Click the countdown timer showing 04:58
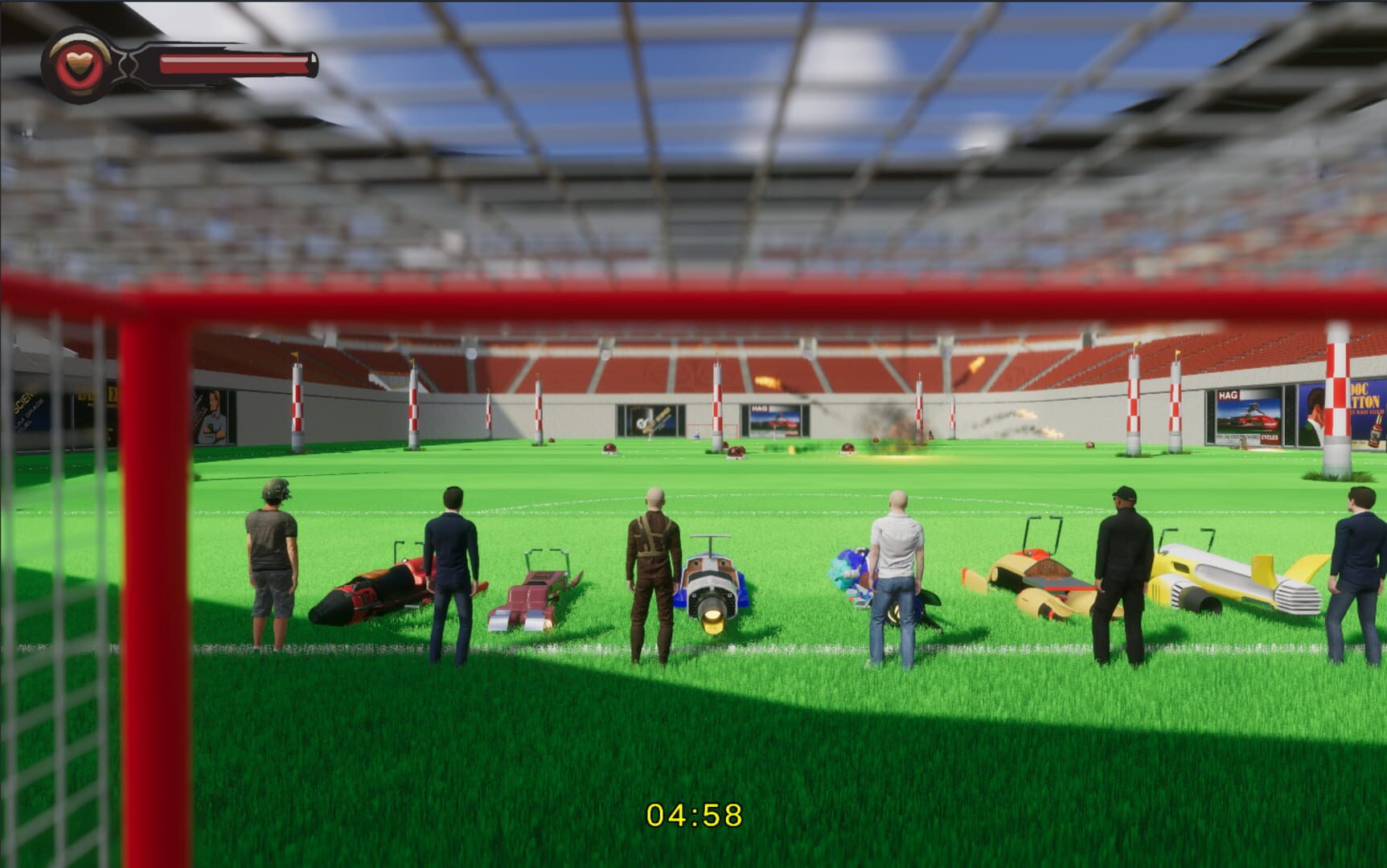 click(x=696, y=816)
